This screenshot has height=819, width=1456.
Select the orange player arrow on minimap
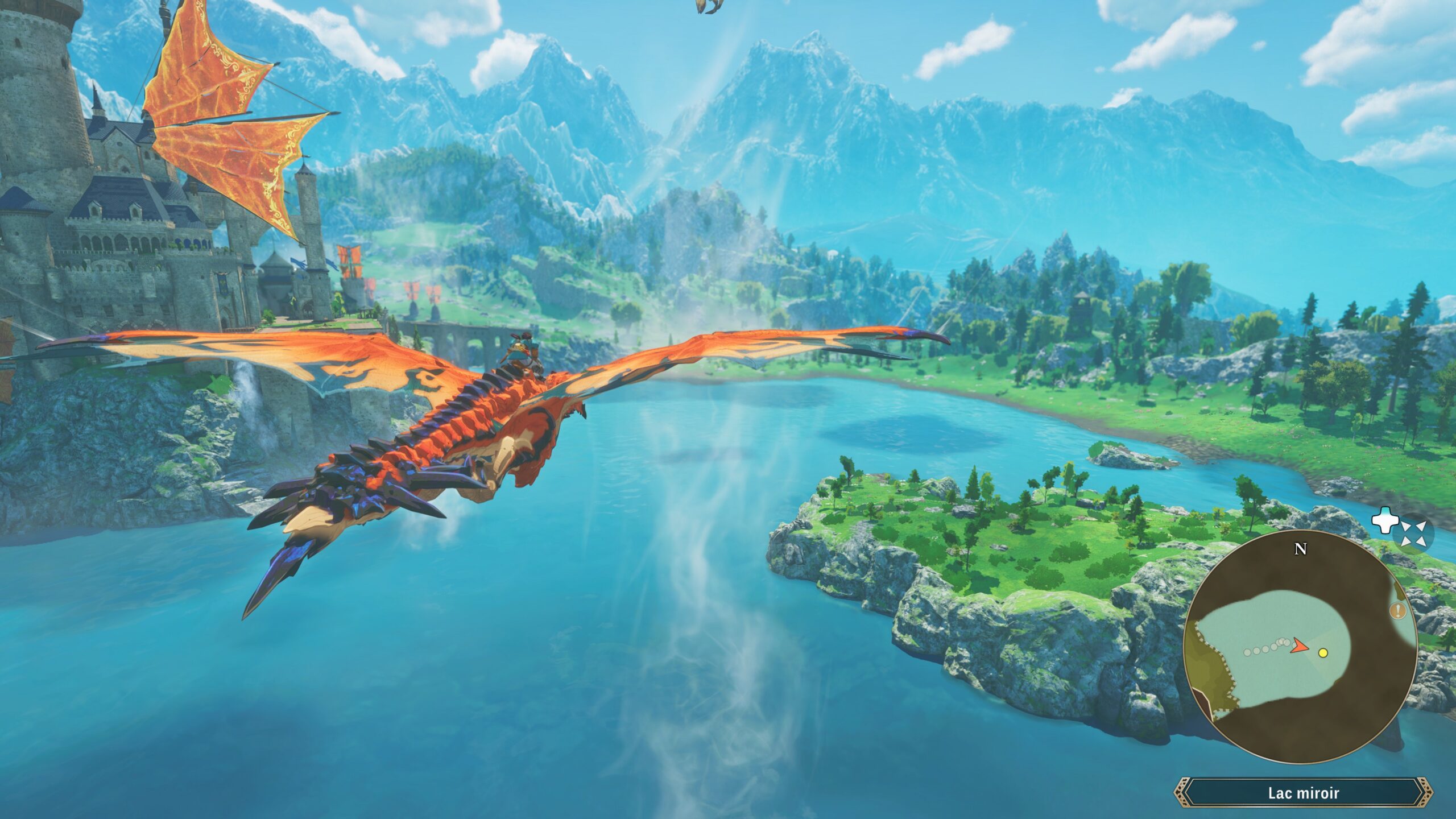click(1300, 645)
